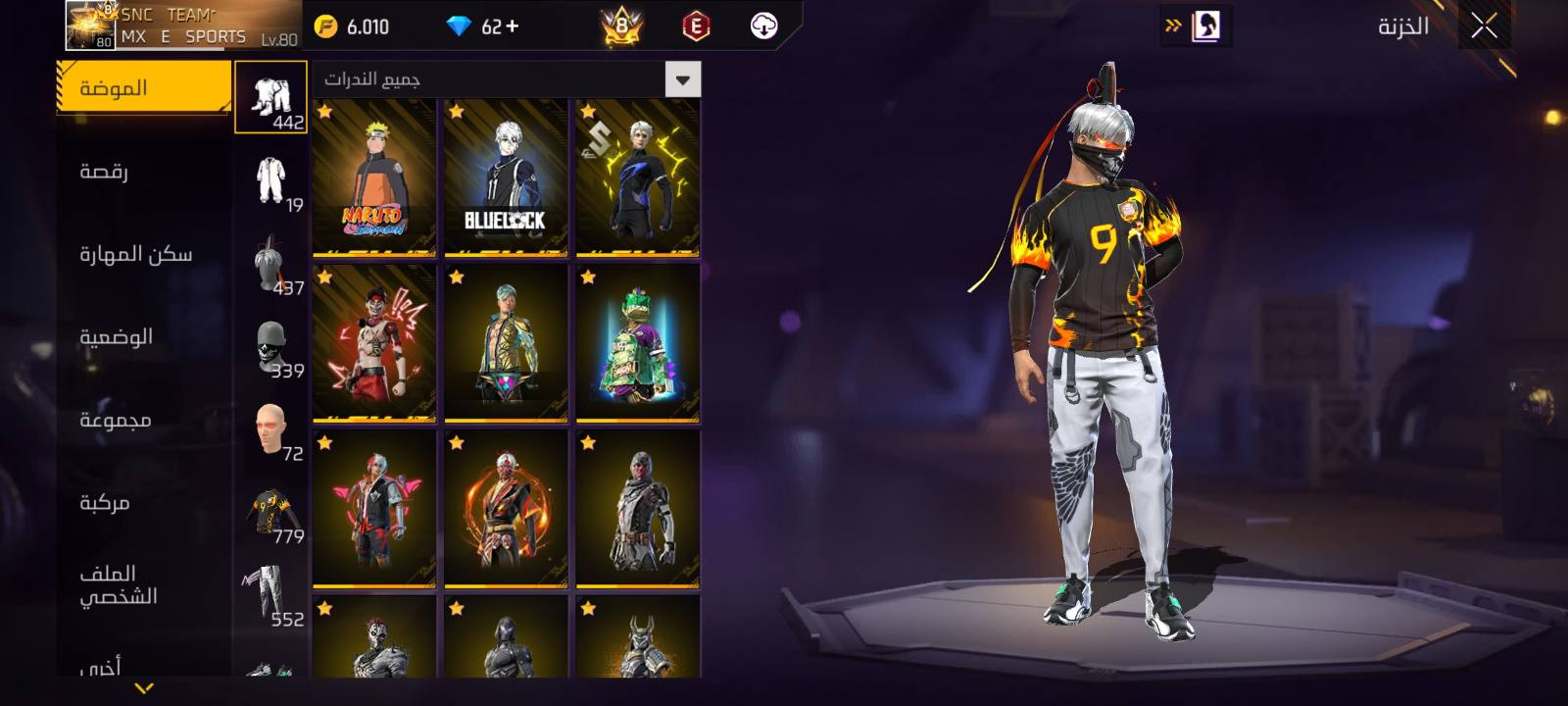Select the Naruto Shippuden outfit
1568x706 pixels.
pyautogui.click(x=374, y=177)
